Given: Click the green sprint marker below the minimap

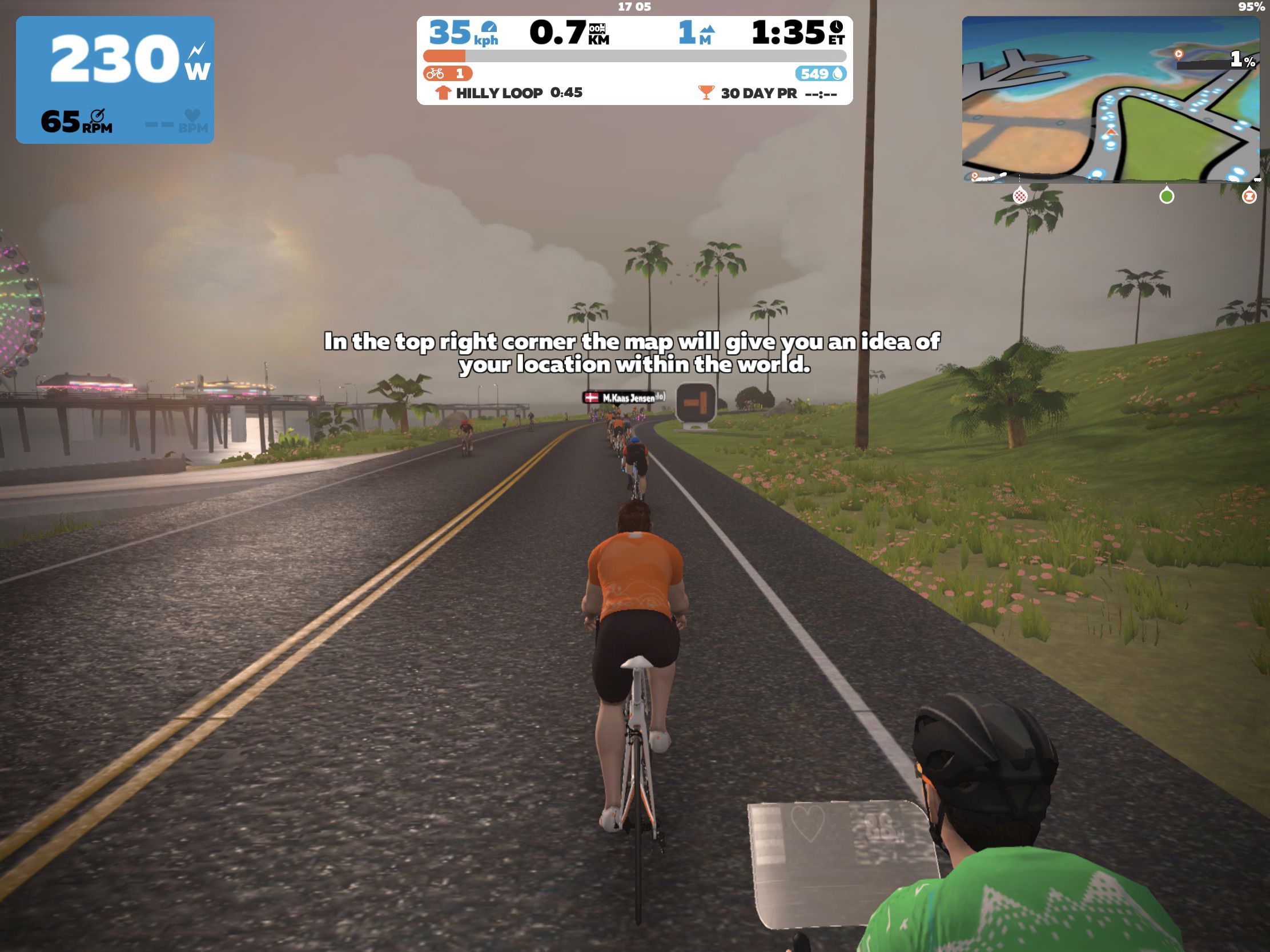Looking at the screenshot, I should point(1166,196).
